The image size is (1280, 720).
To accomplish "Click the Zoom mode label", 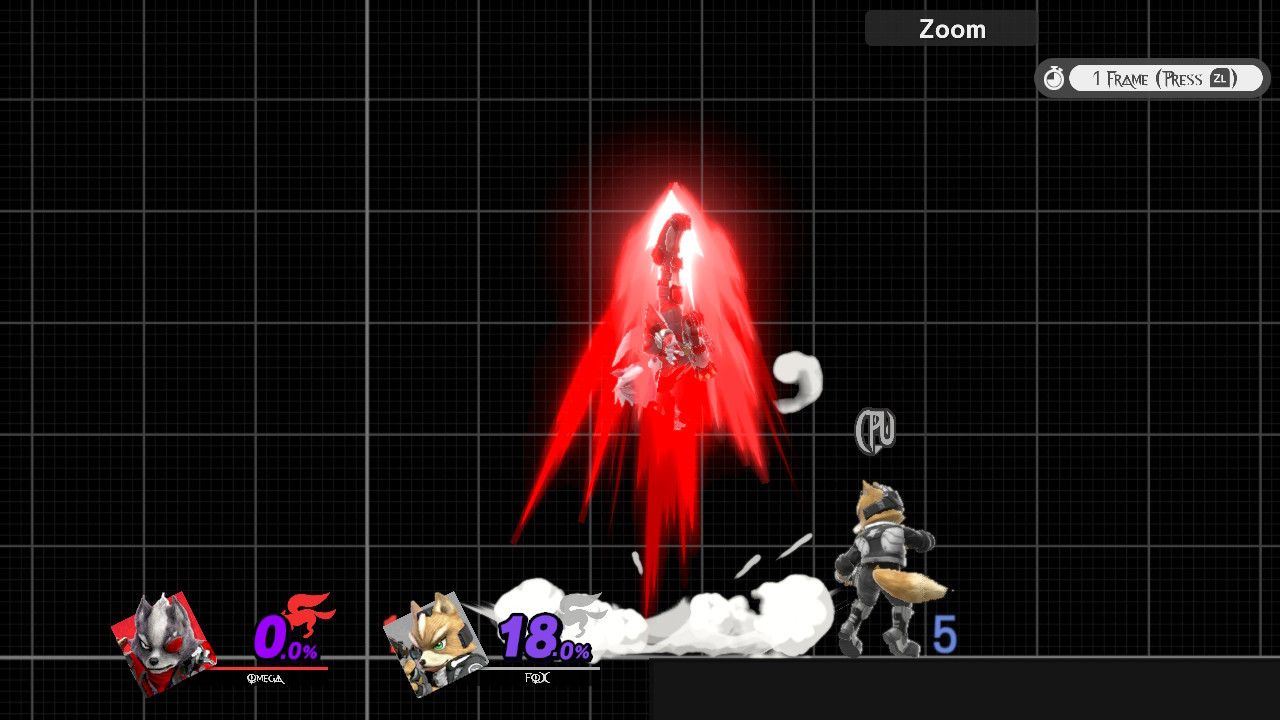I will (950, 28).
